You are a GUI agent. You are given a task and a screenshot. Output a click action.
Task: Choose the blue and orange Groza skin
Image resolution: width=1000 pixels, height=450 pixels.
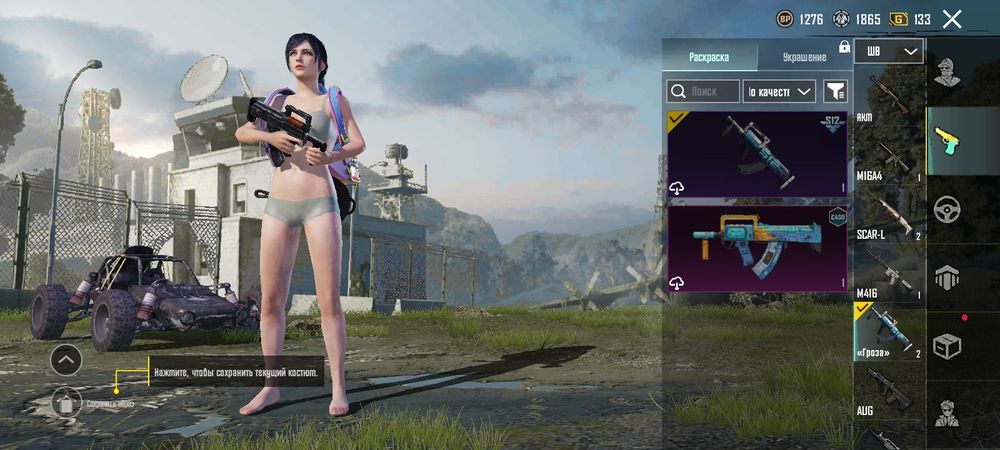point(757,248)
